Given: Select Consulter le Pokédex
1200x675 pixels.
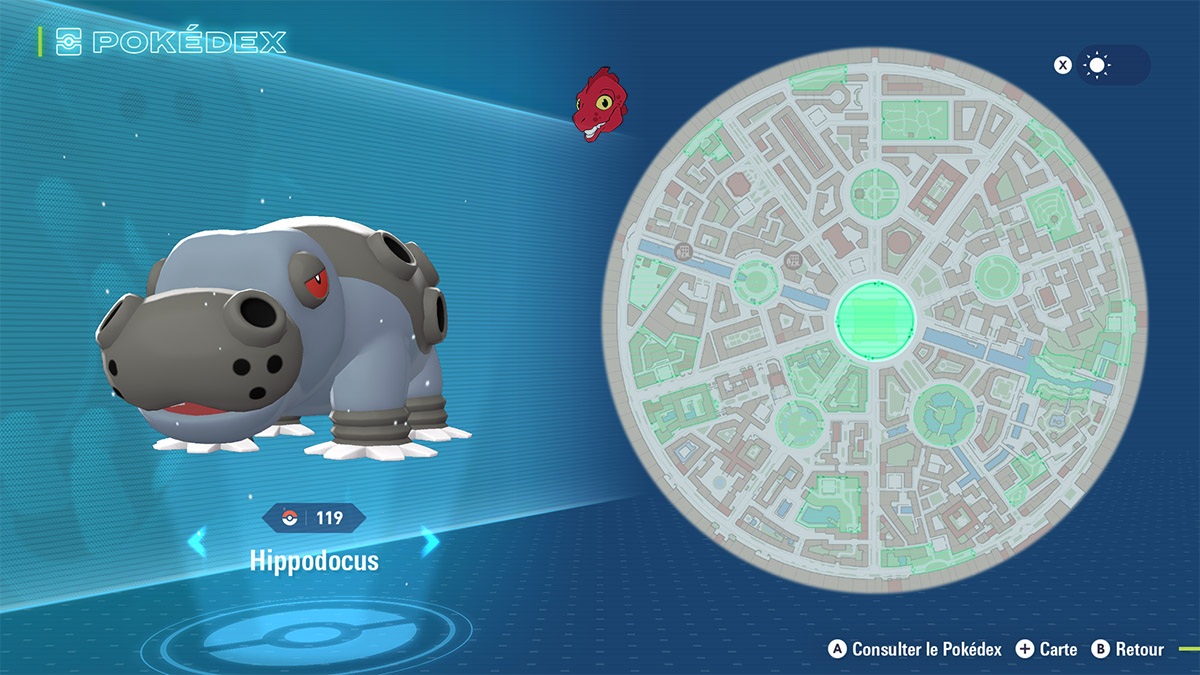Looking at the screenshot, I should (x=915, y=649).
